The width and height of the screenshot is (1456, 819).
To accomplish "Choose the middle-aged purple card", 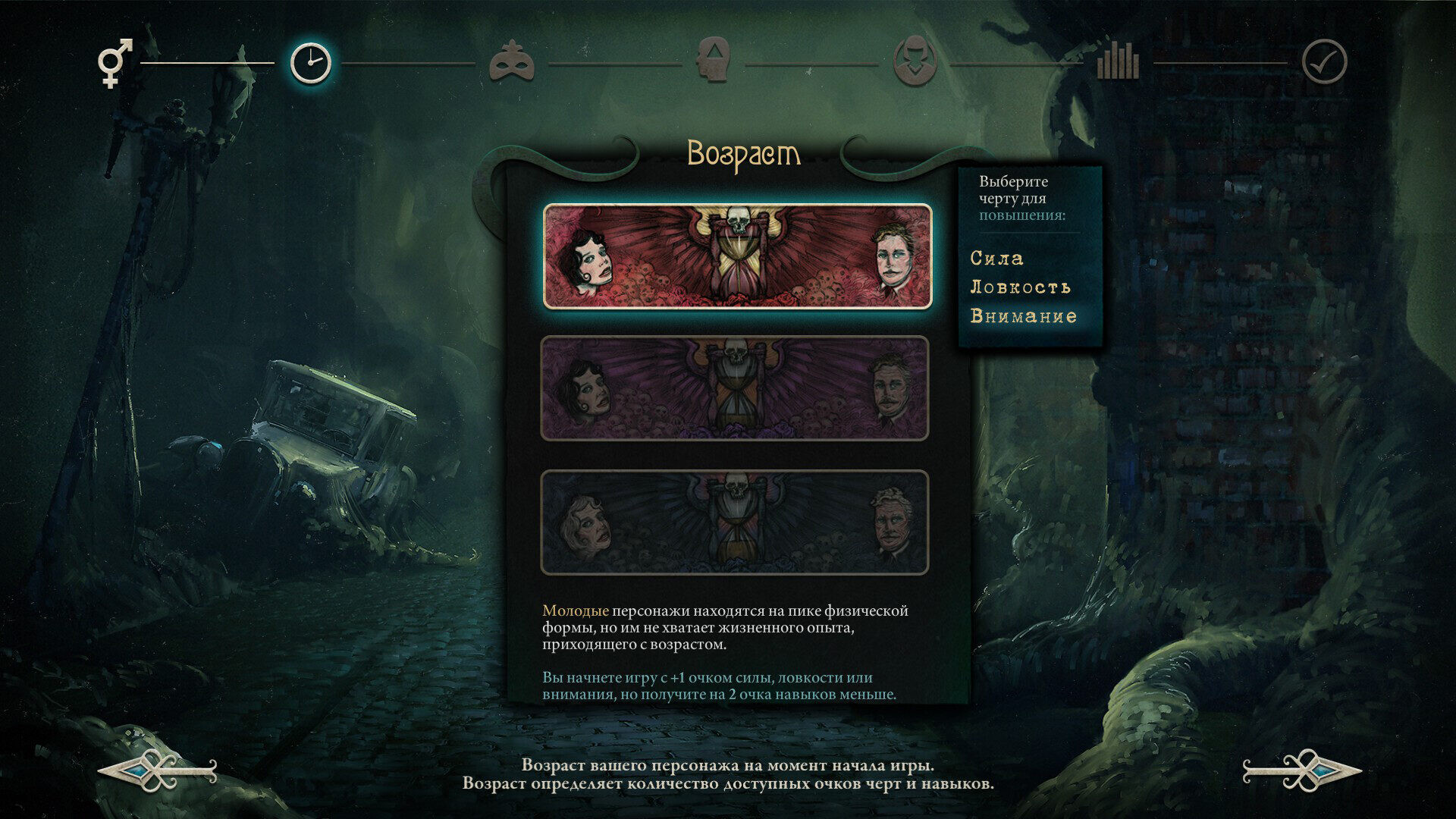I will pos(734,388).
